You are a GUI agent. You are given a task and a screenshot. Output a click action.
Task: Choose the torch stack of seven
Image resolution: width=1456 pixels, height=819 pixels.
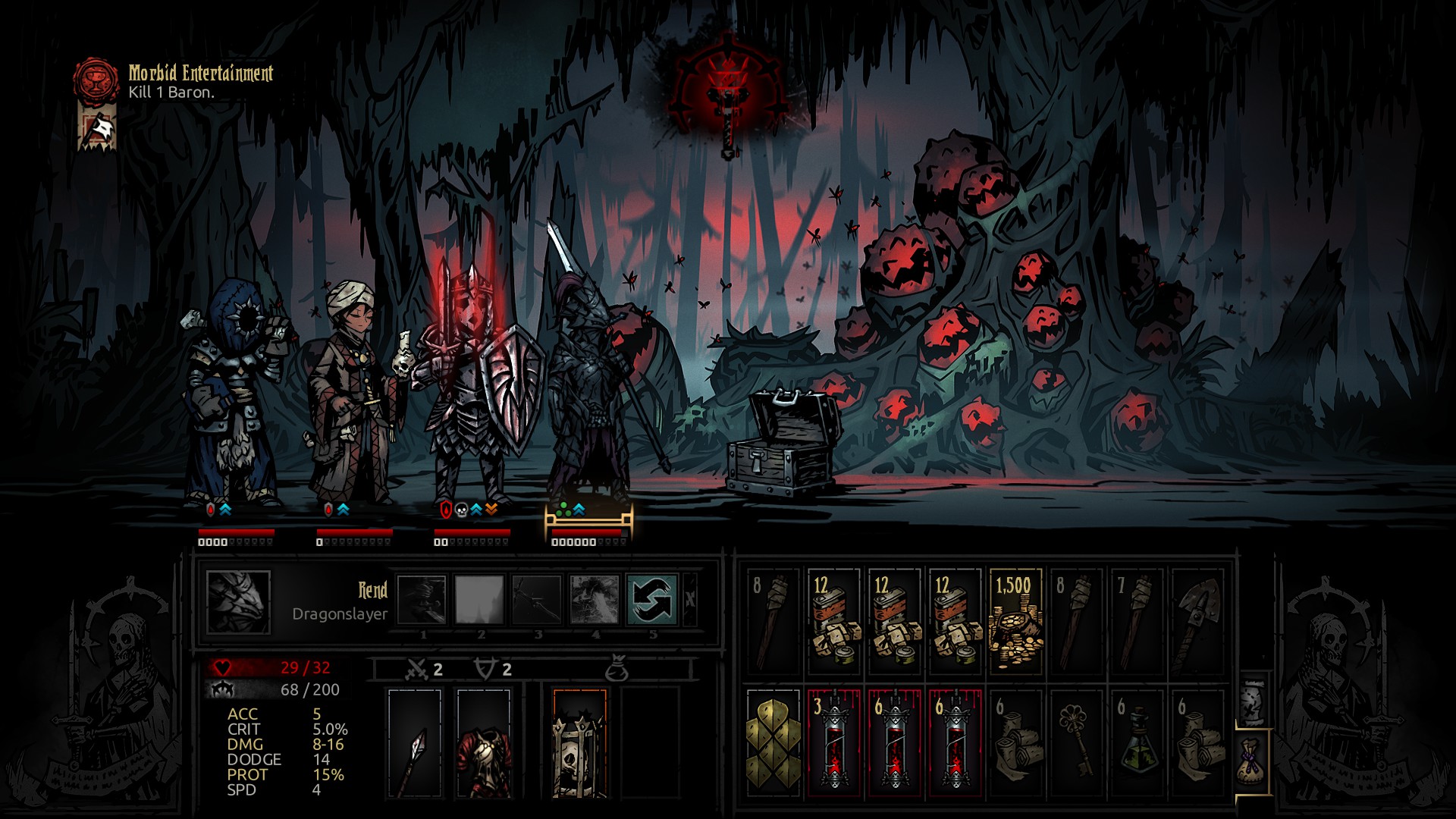pos(1137,622)
